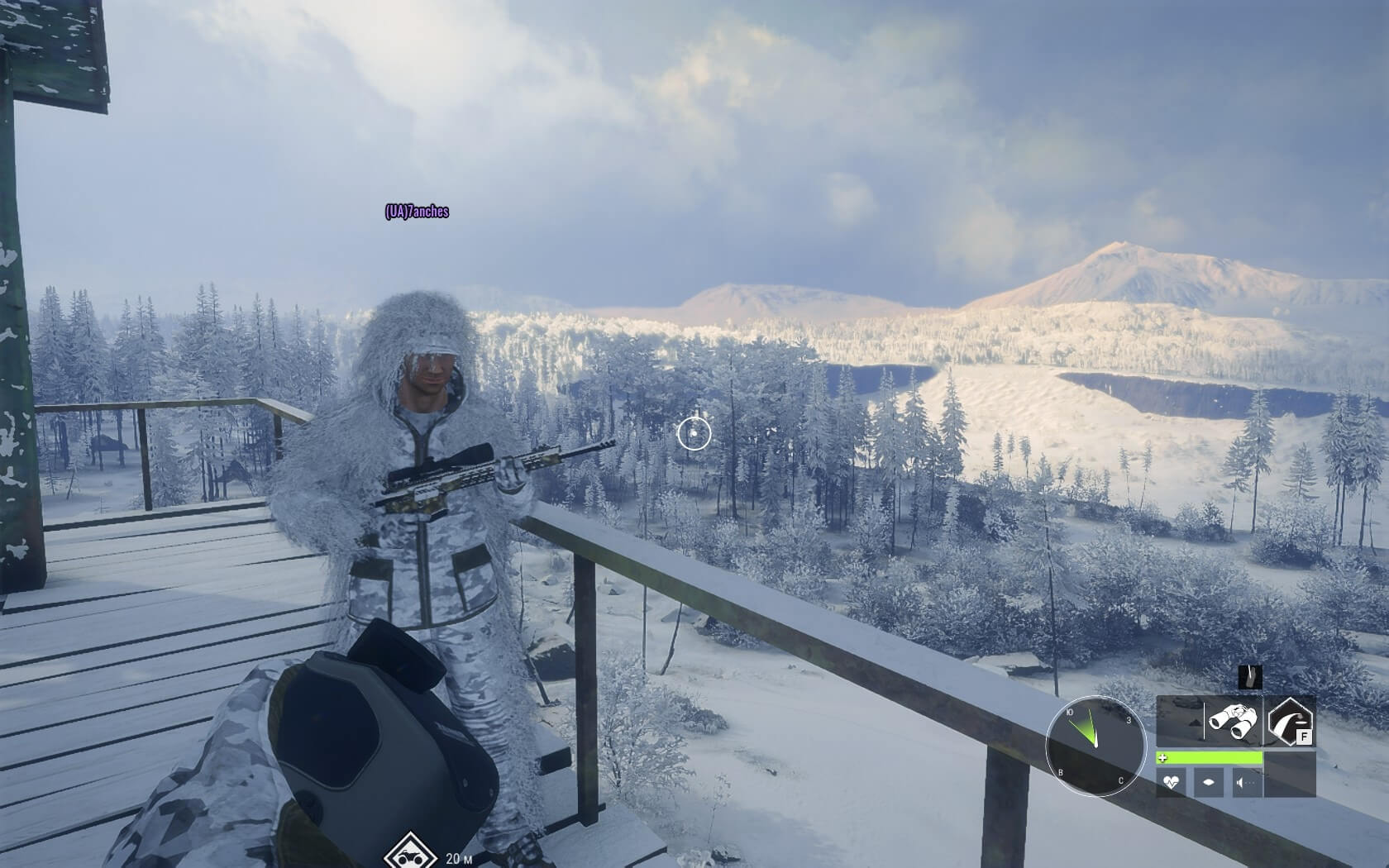Select the visibility eye indicator icon
This screenshot has width=1389, height=868.
click(1209, 781)
